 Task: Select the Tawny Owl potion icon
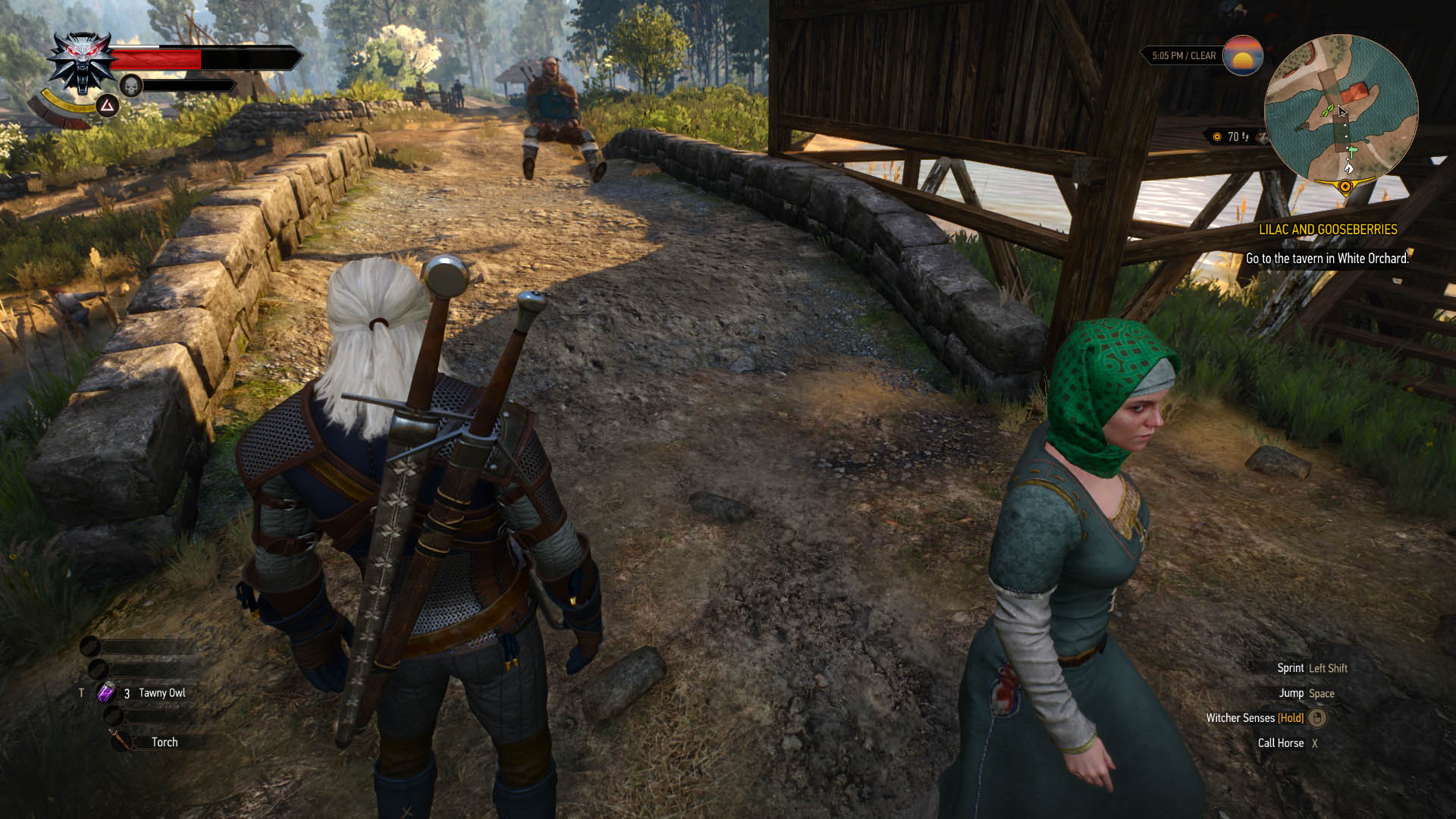tap(105, 692)
